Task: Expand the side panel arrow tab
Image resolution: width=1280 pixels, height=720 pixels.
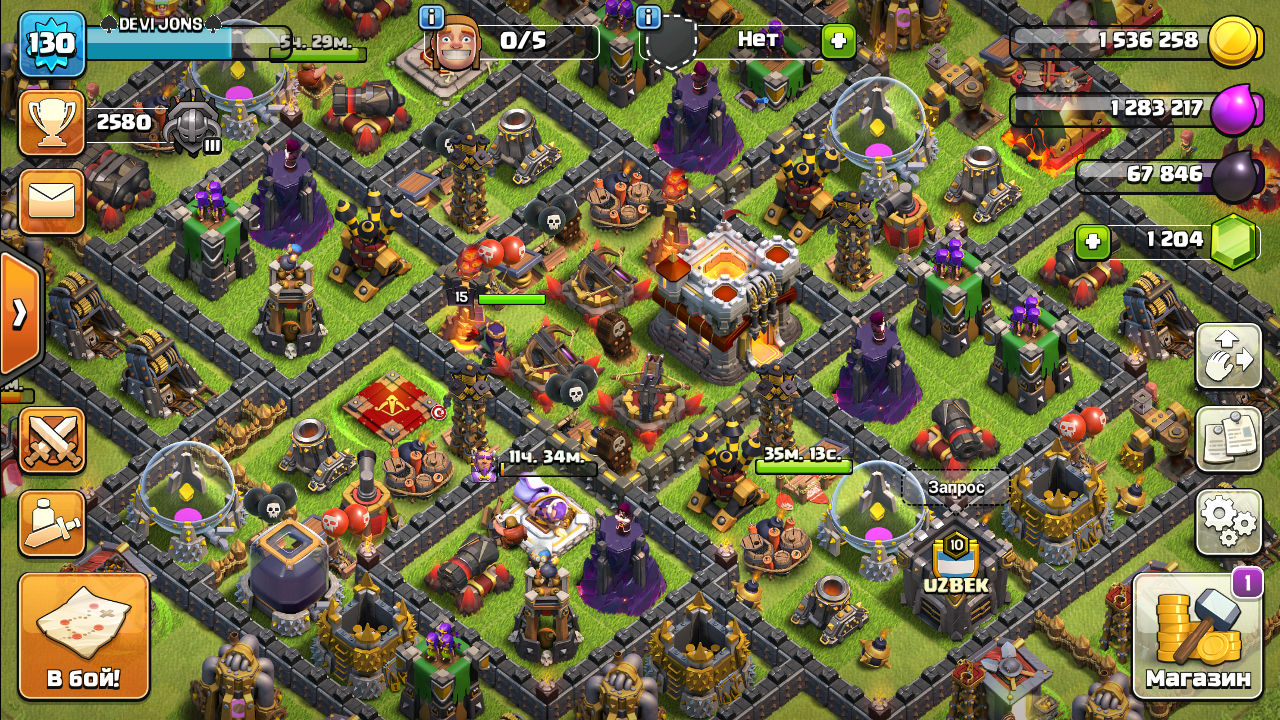Action: click(19, 313)
